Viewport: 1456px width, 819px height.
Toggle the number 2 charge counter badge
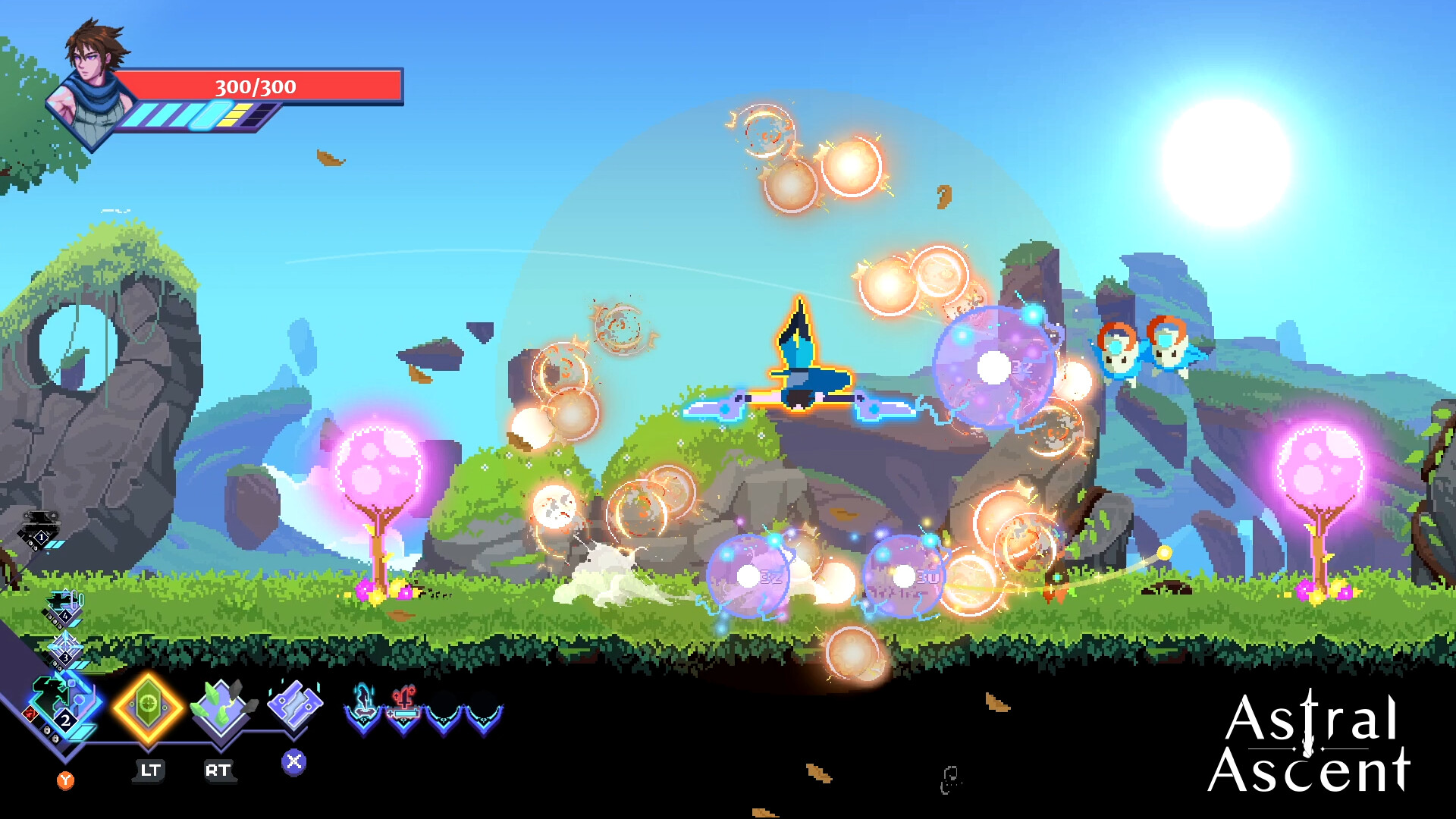tap(64, 721)
